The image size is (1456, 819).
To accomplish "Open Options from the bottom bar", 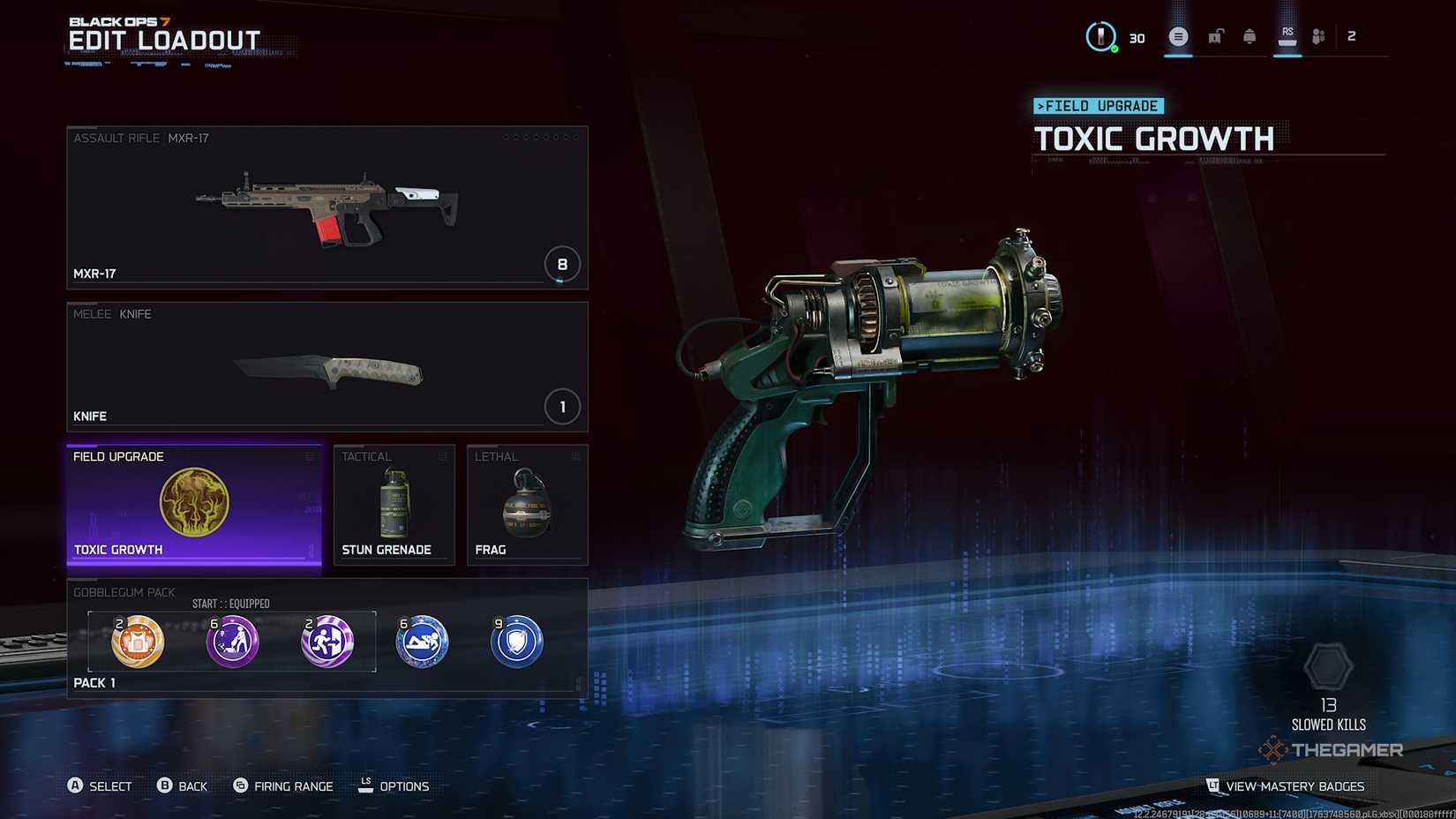I will coord(396,785).
